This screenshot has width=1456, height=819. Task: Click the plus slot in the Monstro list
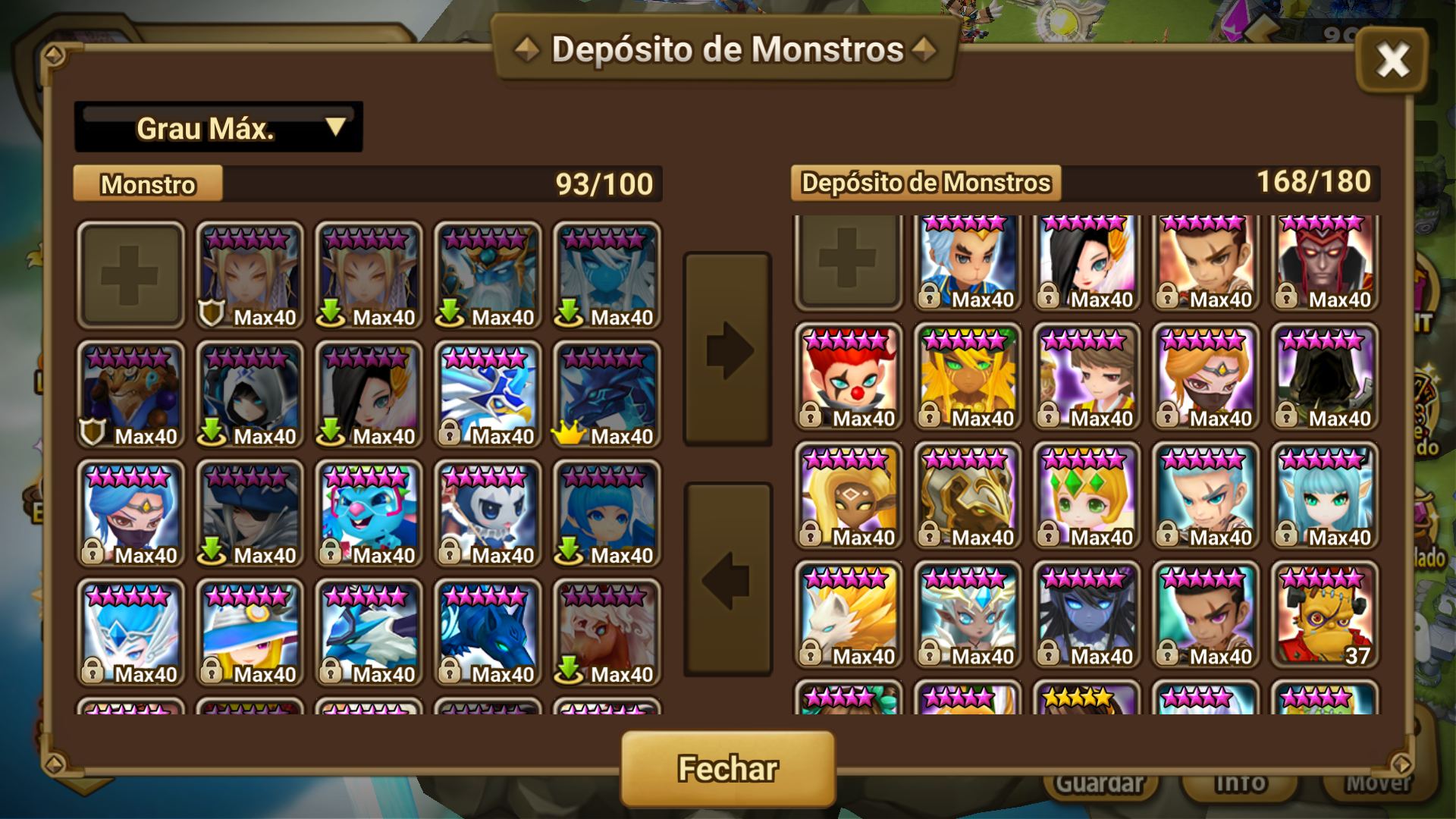tap(130, 275)
